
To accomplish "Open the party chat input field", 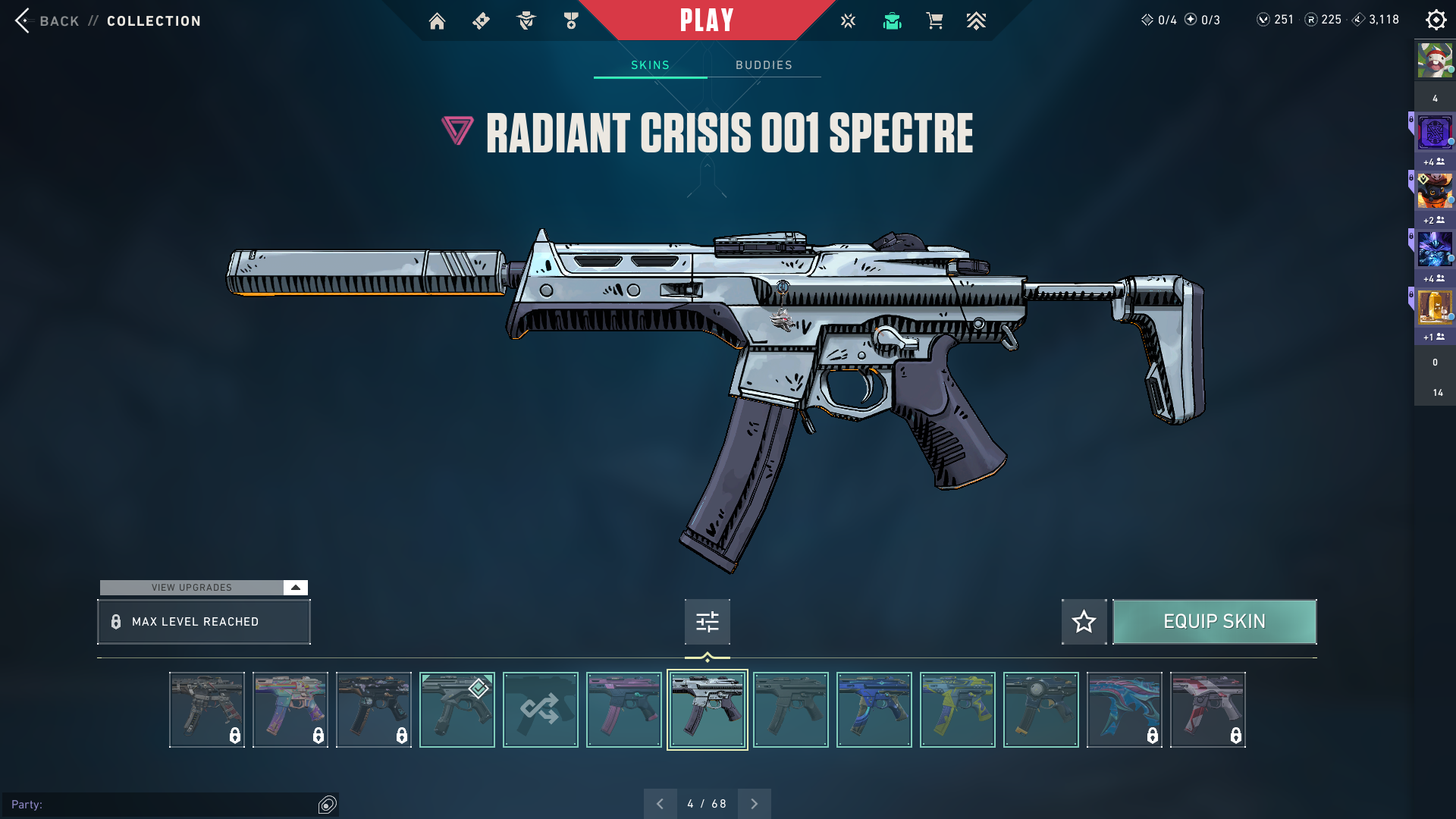I will [163, 805].
